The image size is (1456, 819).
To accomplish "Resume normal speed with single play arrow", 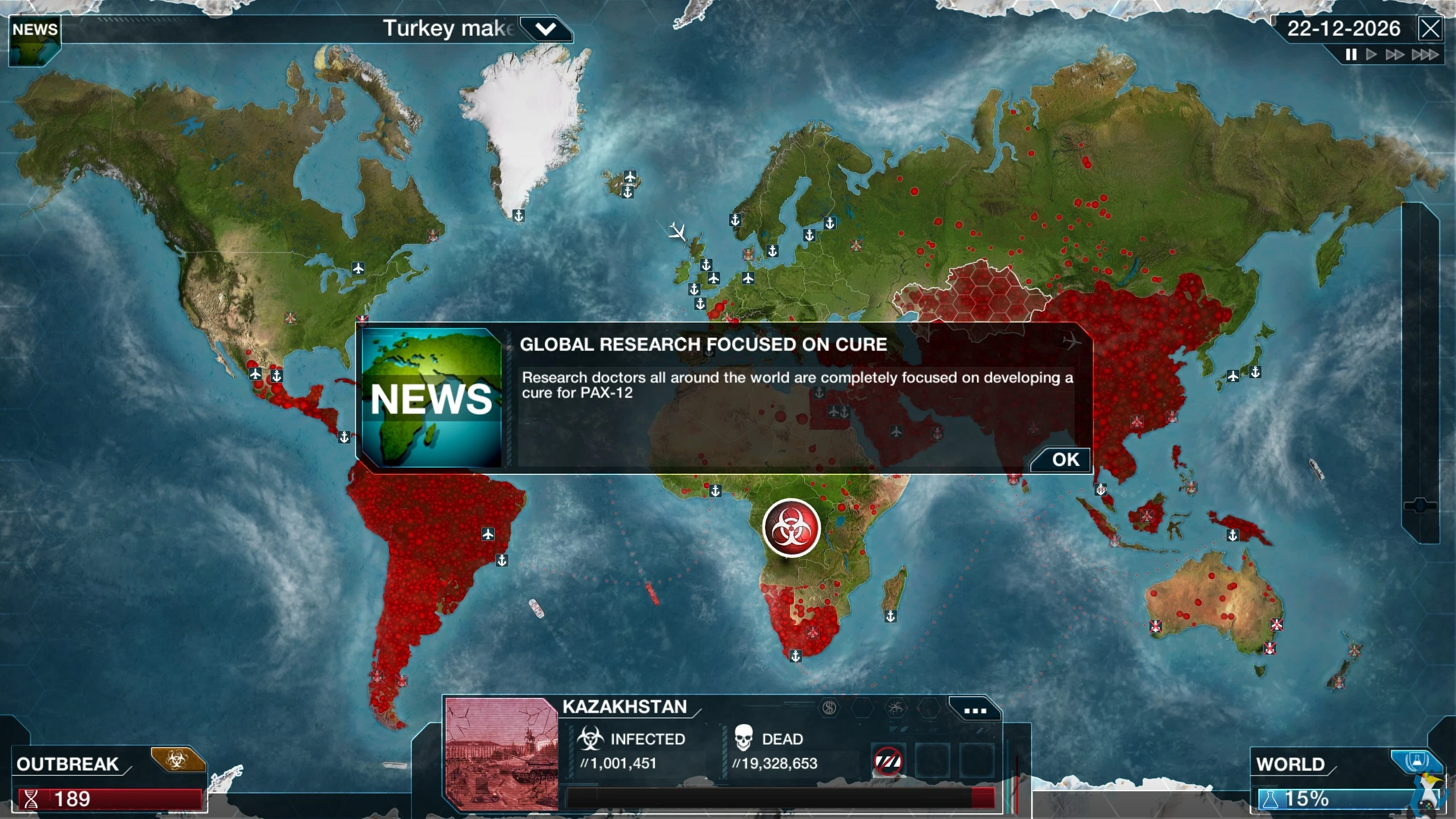I will click(1371, 55).
